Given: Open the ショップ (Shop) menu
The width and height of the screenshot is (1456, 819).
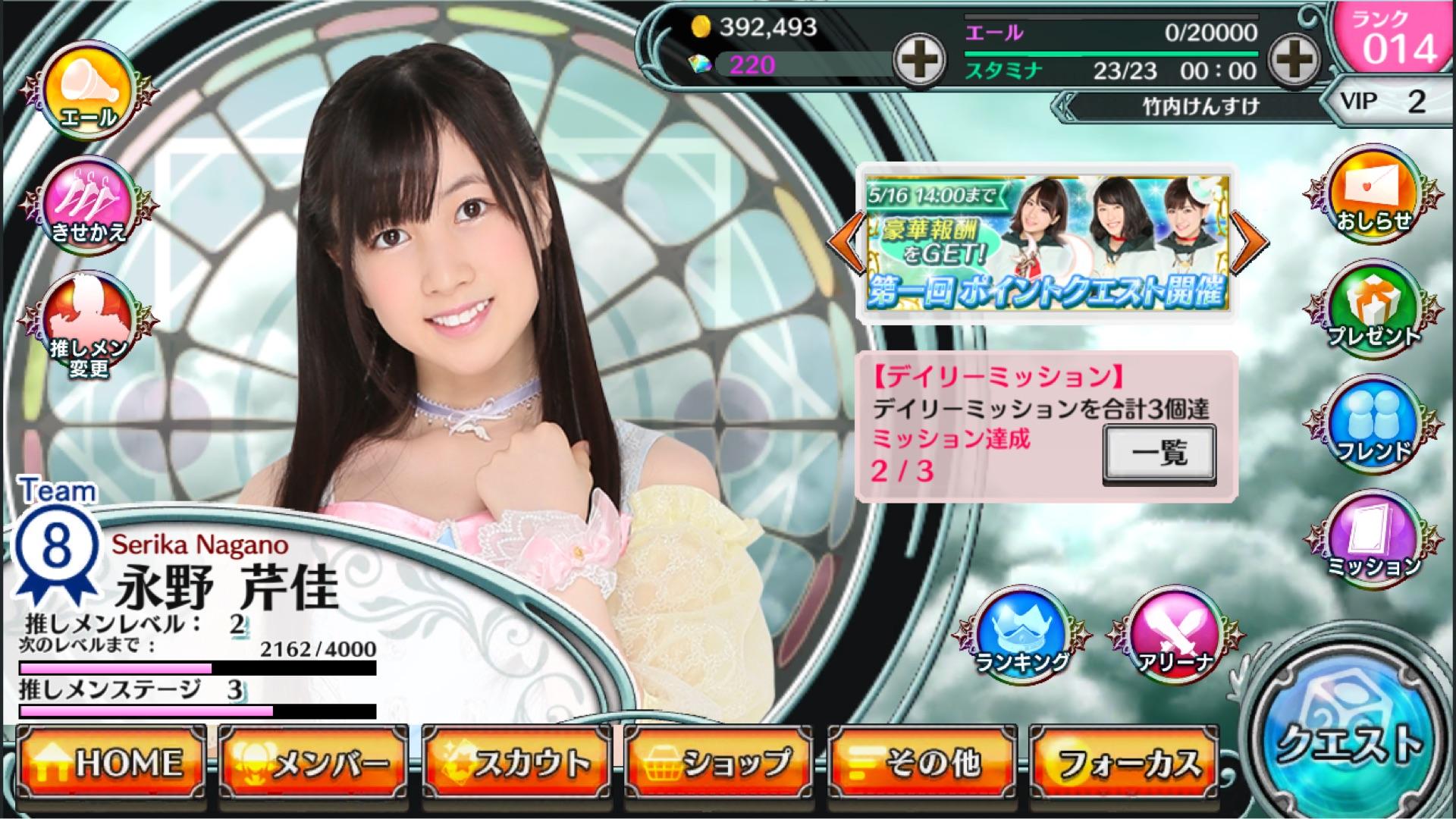Looking at the screenshot, I should [x=719, y=764].
